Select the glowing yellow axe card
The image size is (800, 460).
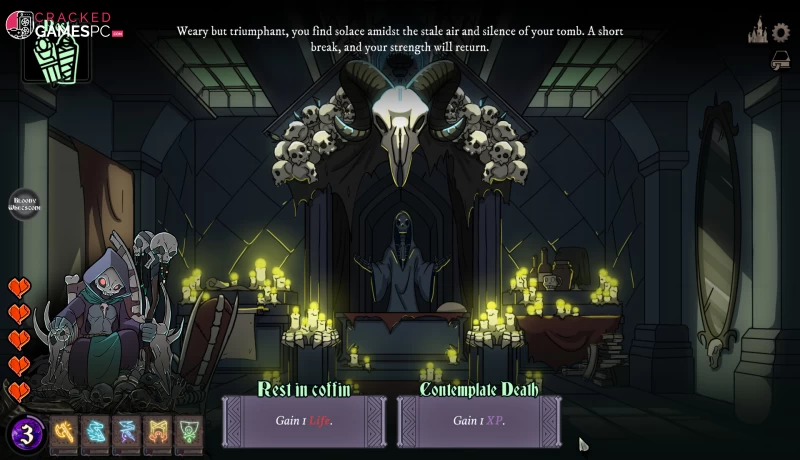[65, 433]
